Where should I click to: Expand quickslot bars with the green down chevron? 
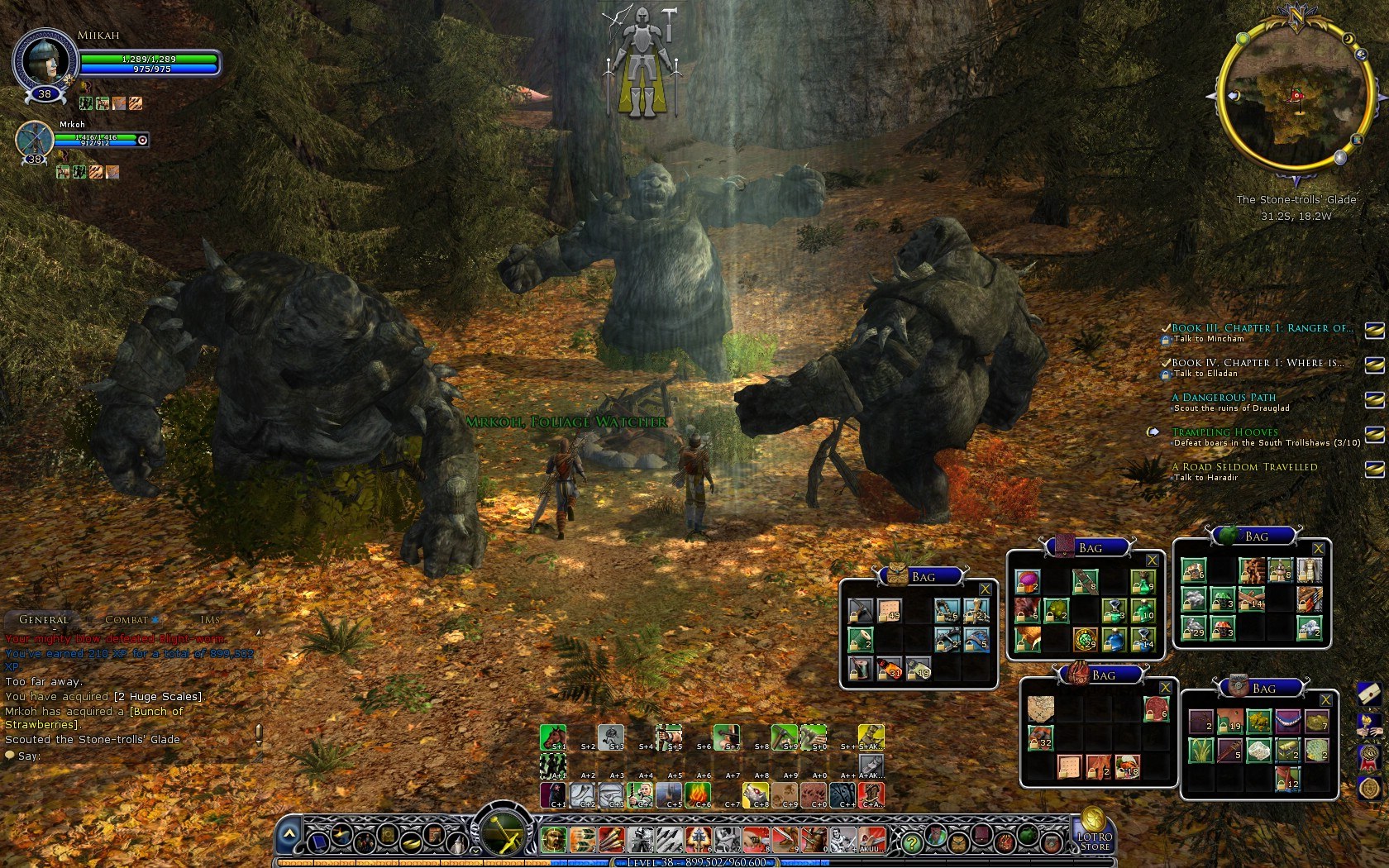coord(475,851)
